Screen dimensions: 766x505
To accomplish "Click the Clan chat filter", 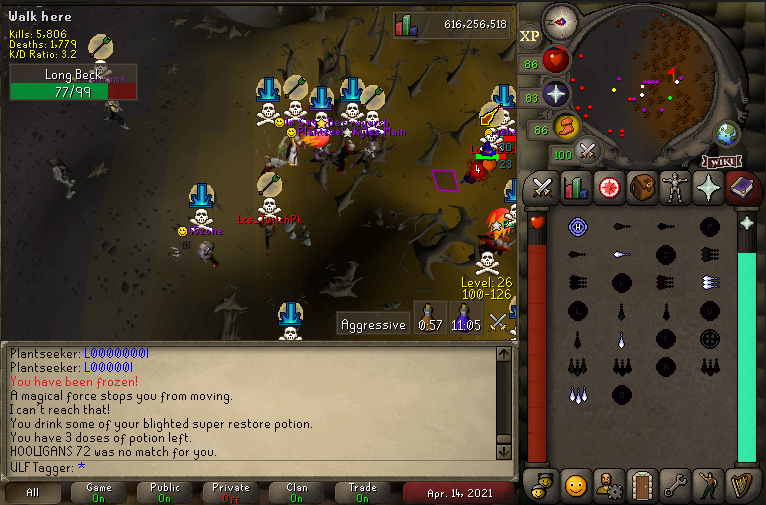I will point(297,492).
